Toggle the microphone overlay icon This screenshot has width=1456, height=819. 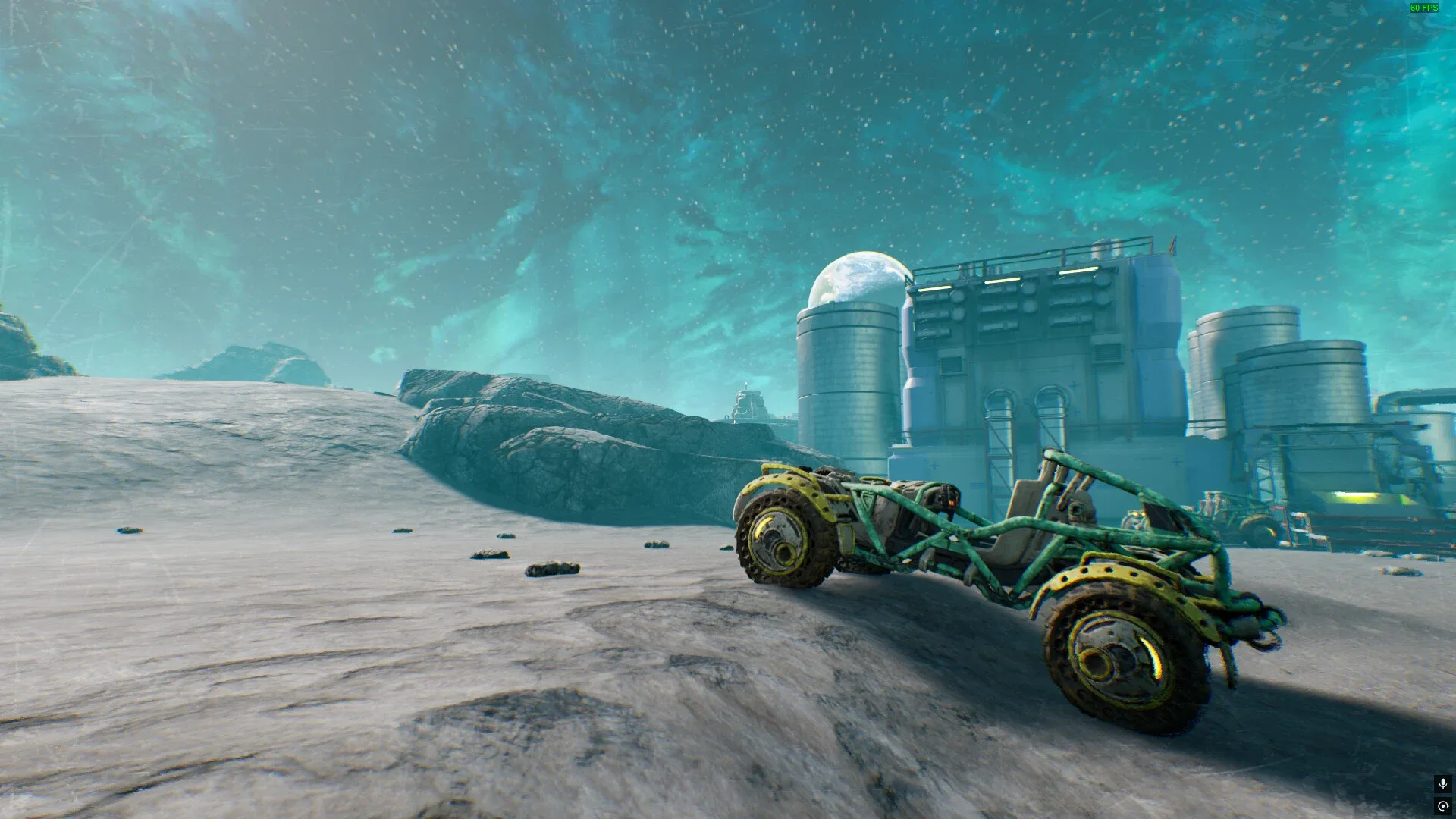click(x=1442, y=783)
